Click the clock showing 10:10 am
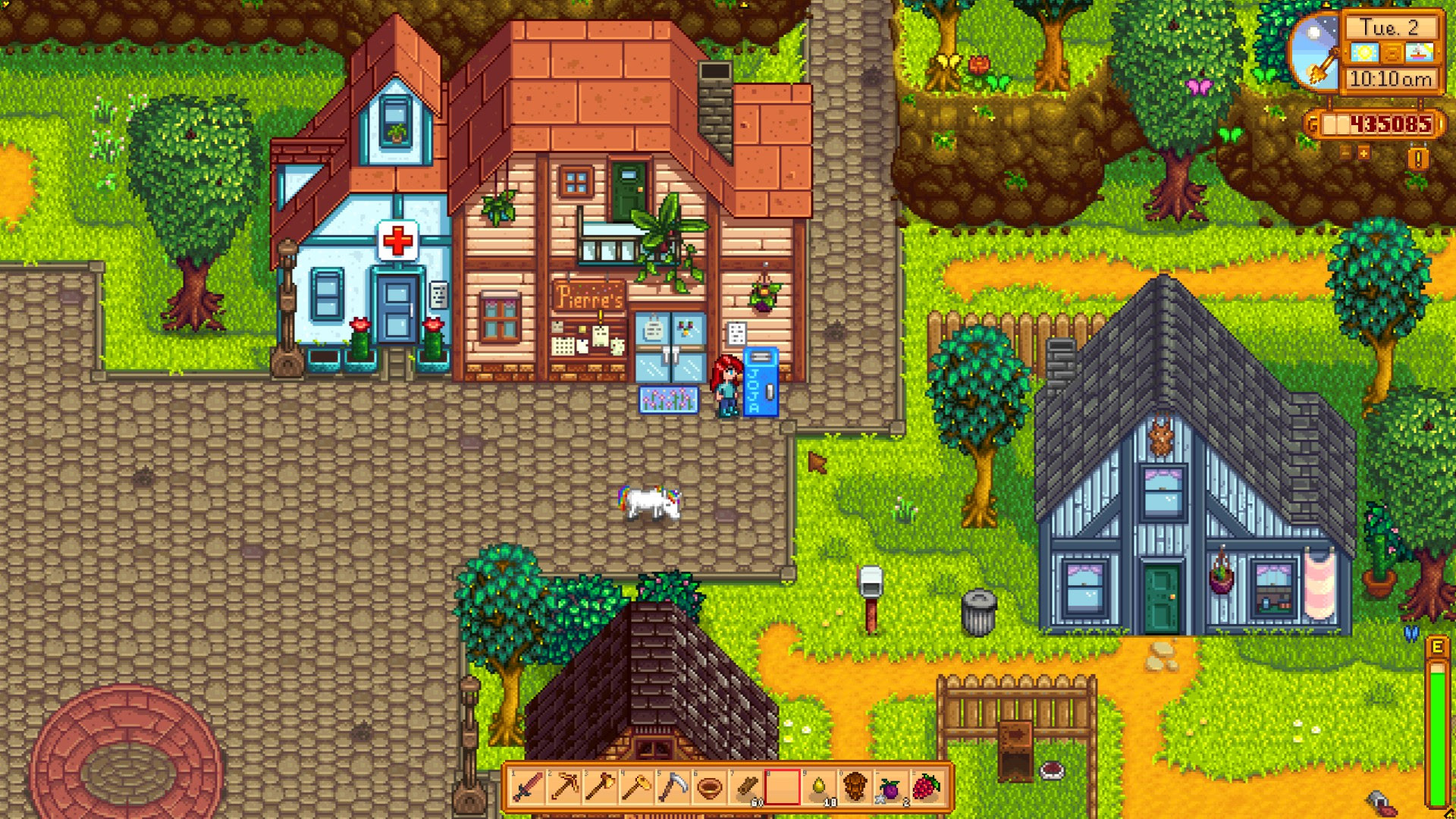The width and height of the screenshot is (1456, 819). (x=1391, y=77)
